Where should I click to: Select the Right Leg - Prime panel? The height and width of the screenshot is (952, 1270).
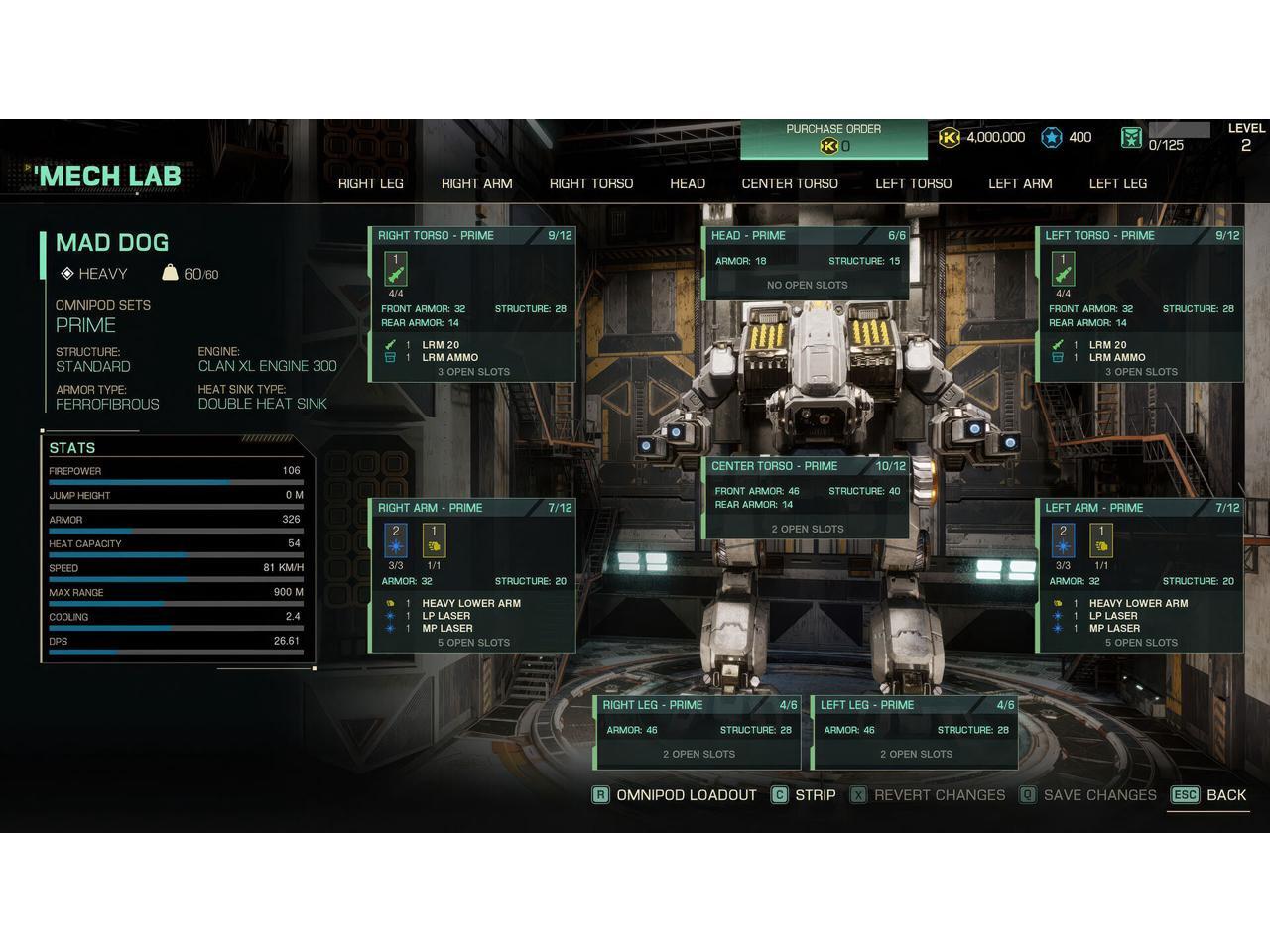698,732
